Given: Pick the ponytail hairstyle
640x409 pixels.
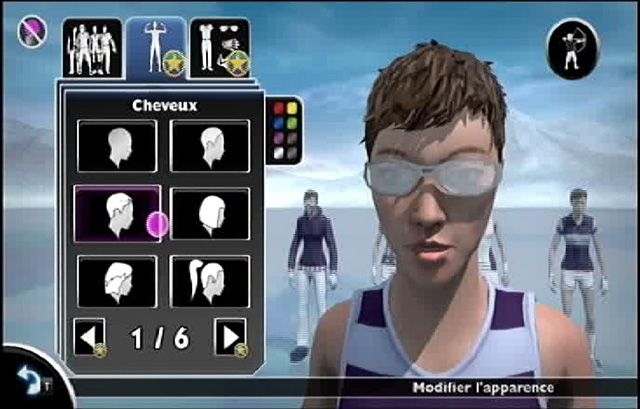Looking at the screenshot, I should coord(210,281).
